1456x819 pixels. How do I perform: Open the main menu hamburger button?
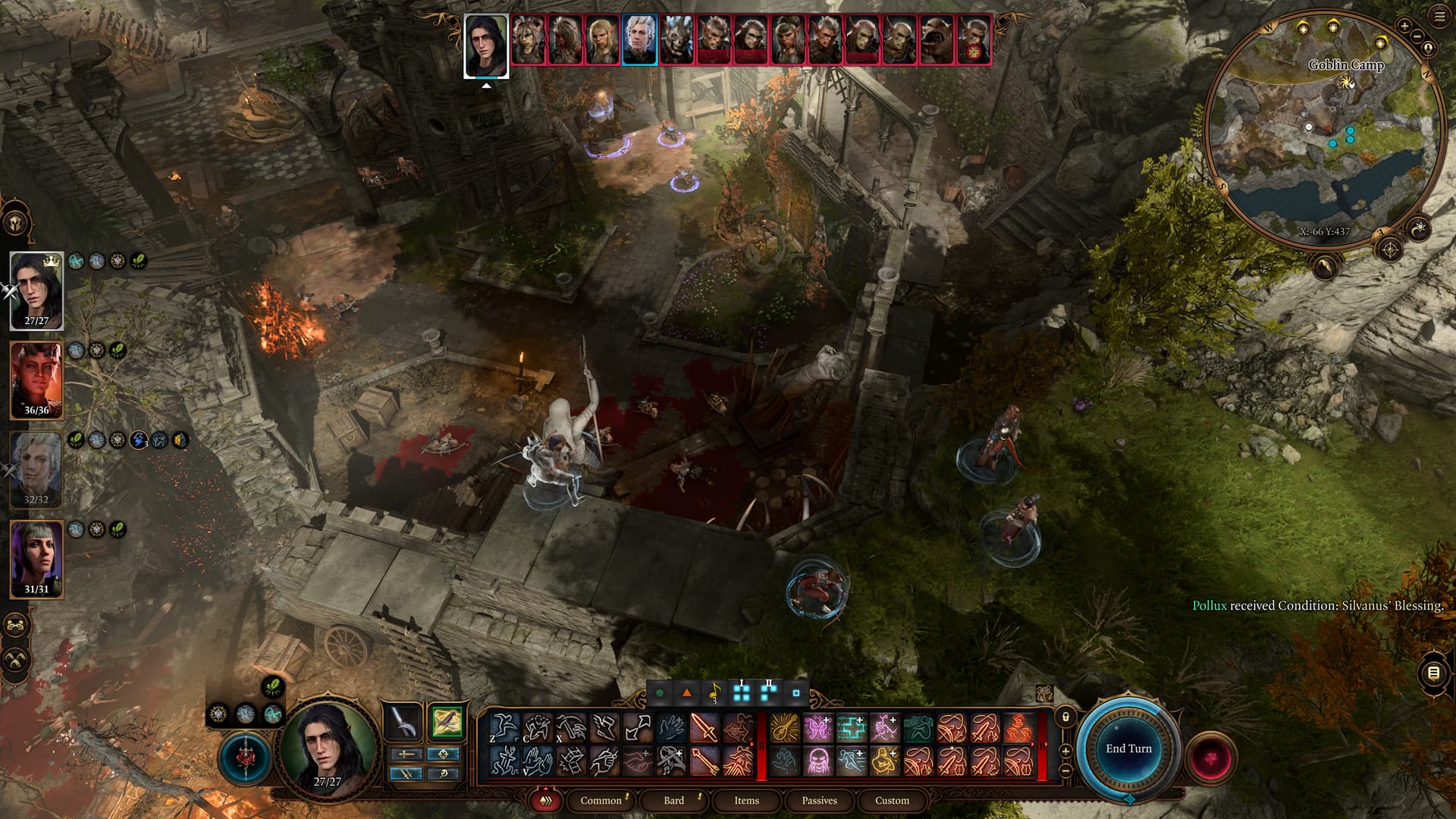pos(1440,17)
